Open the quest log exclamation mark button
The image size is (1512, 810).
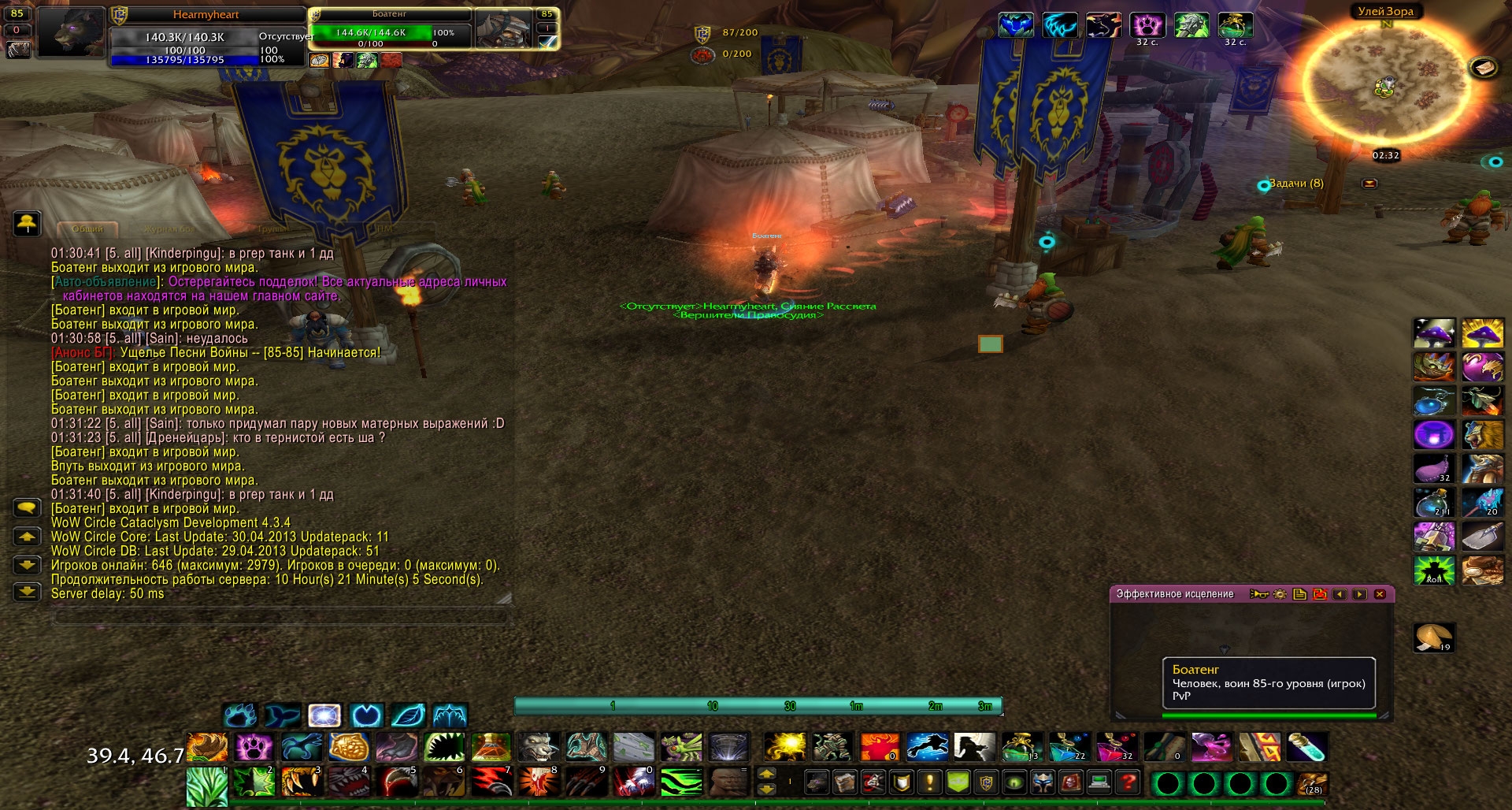point(930,782)
